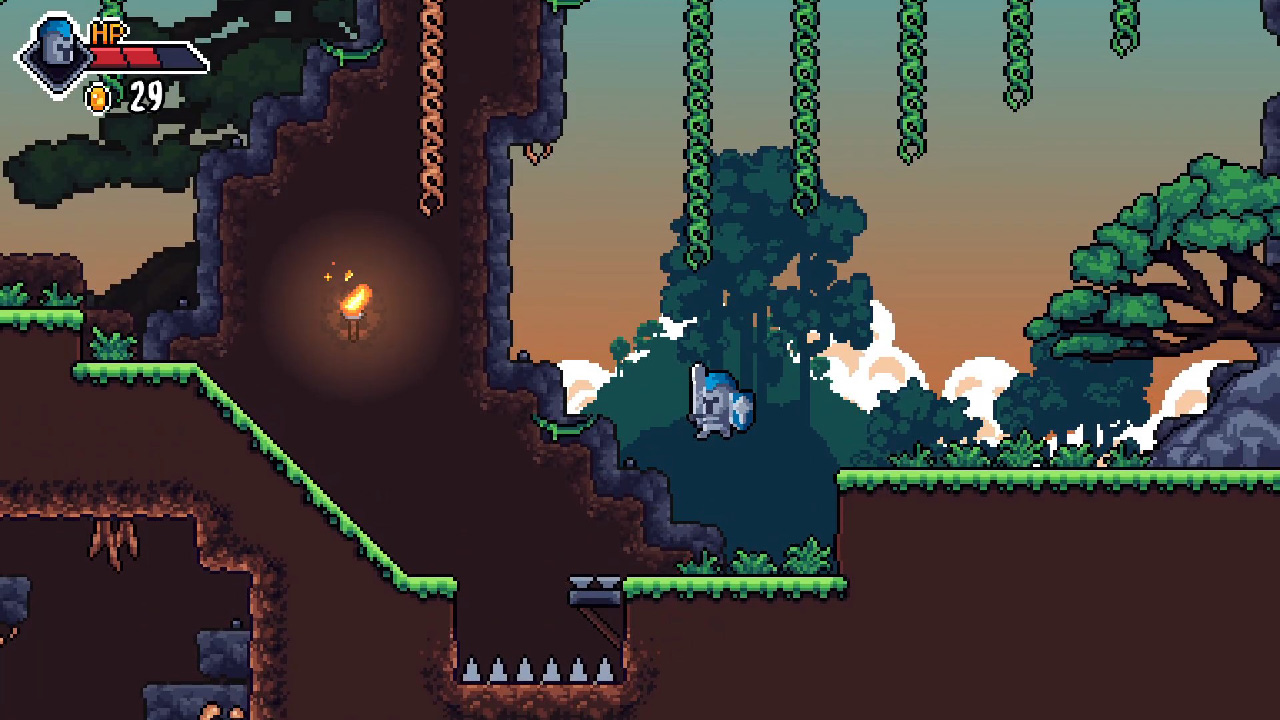Click the small red flag near the right grass
1280x720 pixels.
[x=1051, y=436]
